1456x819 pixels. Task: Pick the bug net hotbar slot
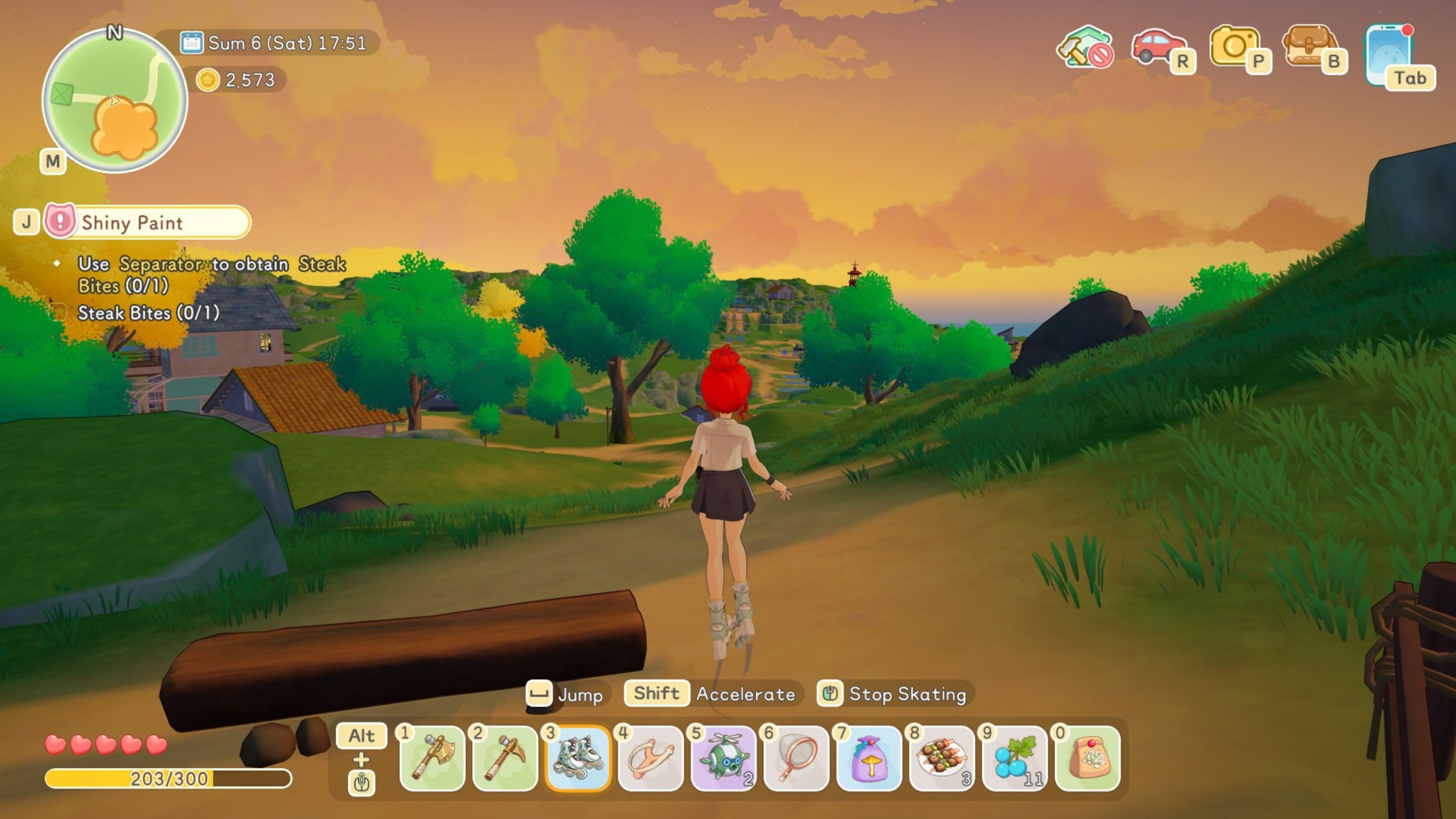point(796,758)
